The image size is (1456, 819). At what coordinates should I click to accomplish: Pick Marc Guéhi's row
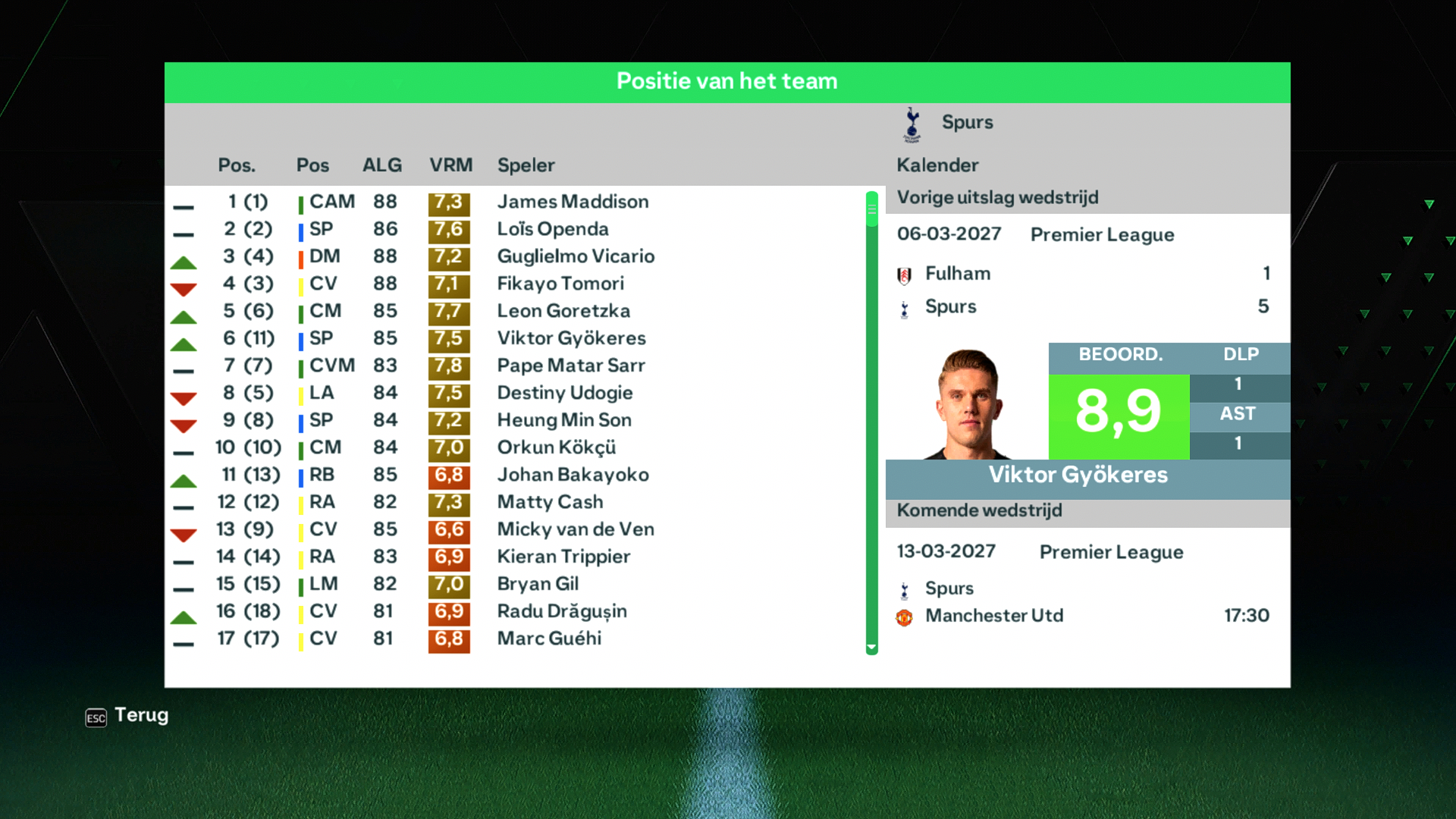[549, 639]
